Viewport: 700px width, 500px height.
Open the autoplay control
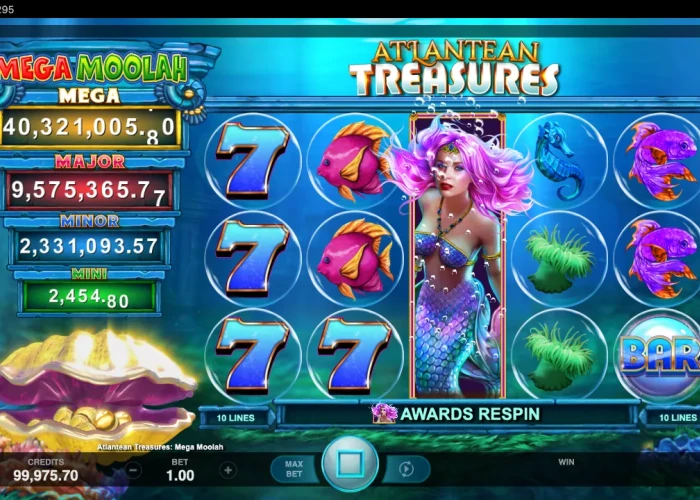tap(407, 469)
